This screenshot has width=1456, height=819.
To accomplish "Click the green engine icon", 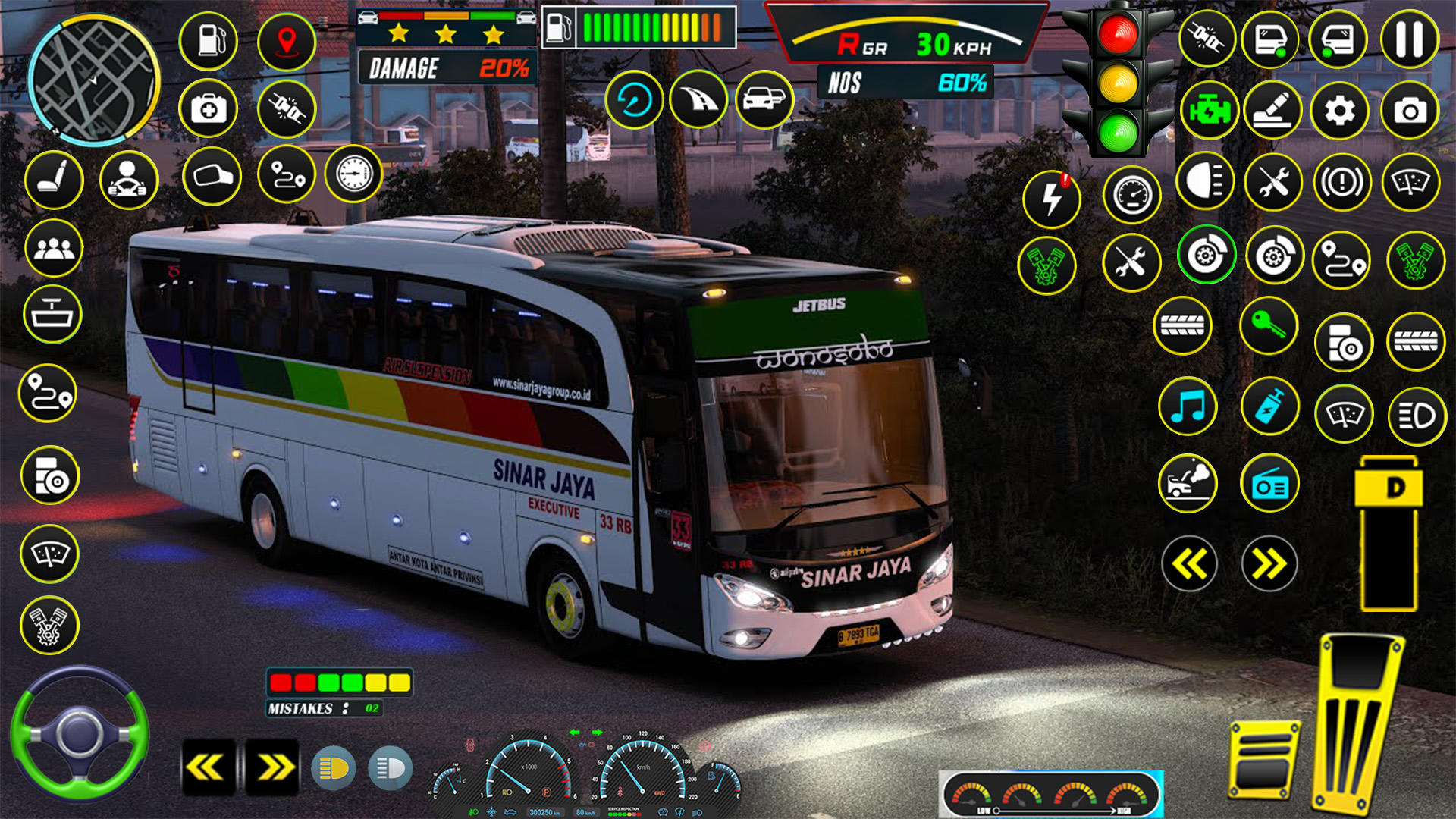I will tap(1208, 111).
